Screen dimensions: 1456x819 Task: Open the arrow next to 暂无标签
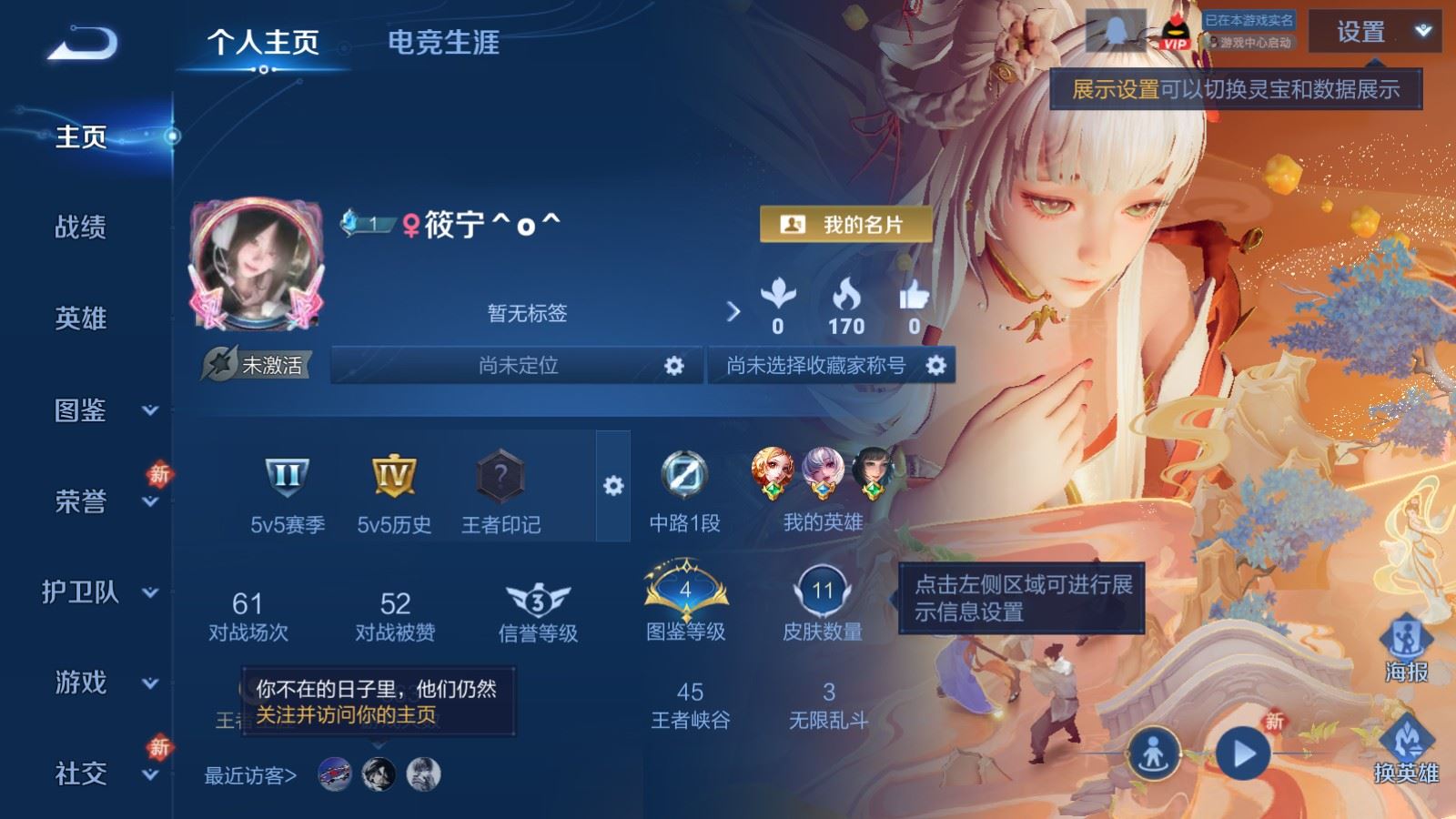click(733, 311)
